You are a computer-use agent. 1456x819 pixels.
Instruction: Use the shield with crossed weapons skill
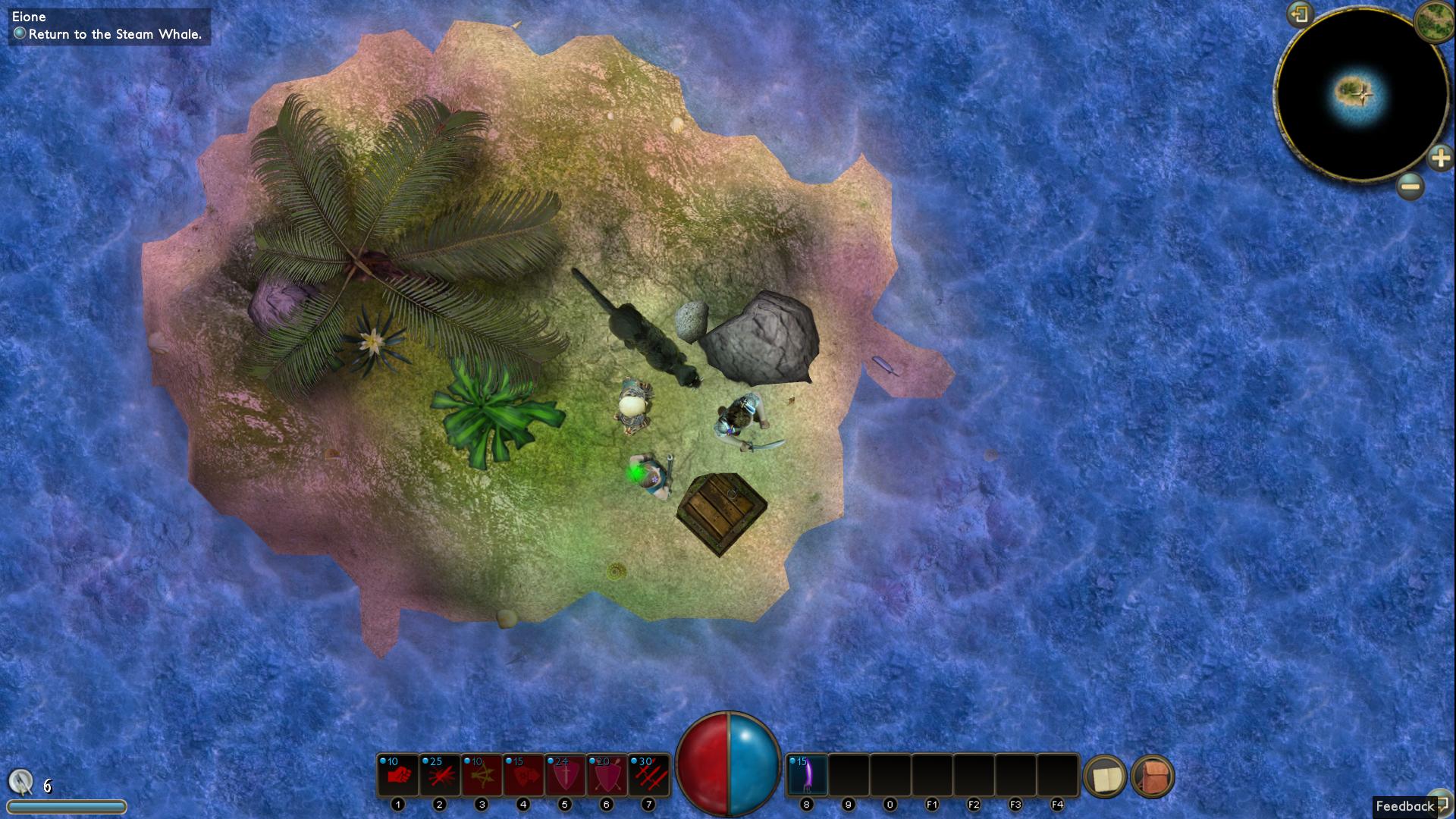tap(607, 775)
